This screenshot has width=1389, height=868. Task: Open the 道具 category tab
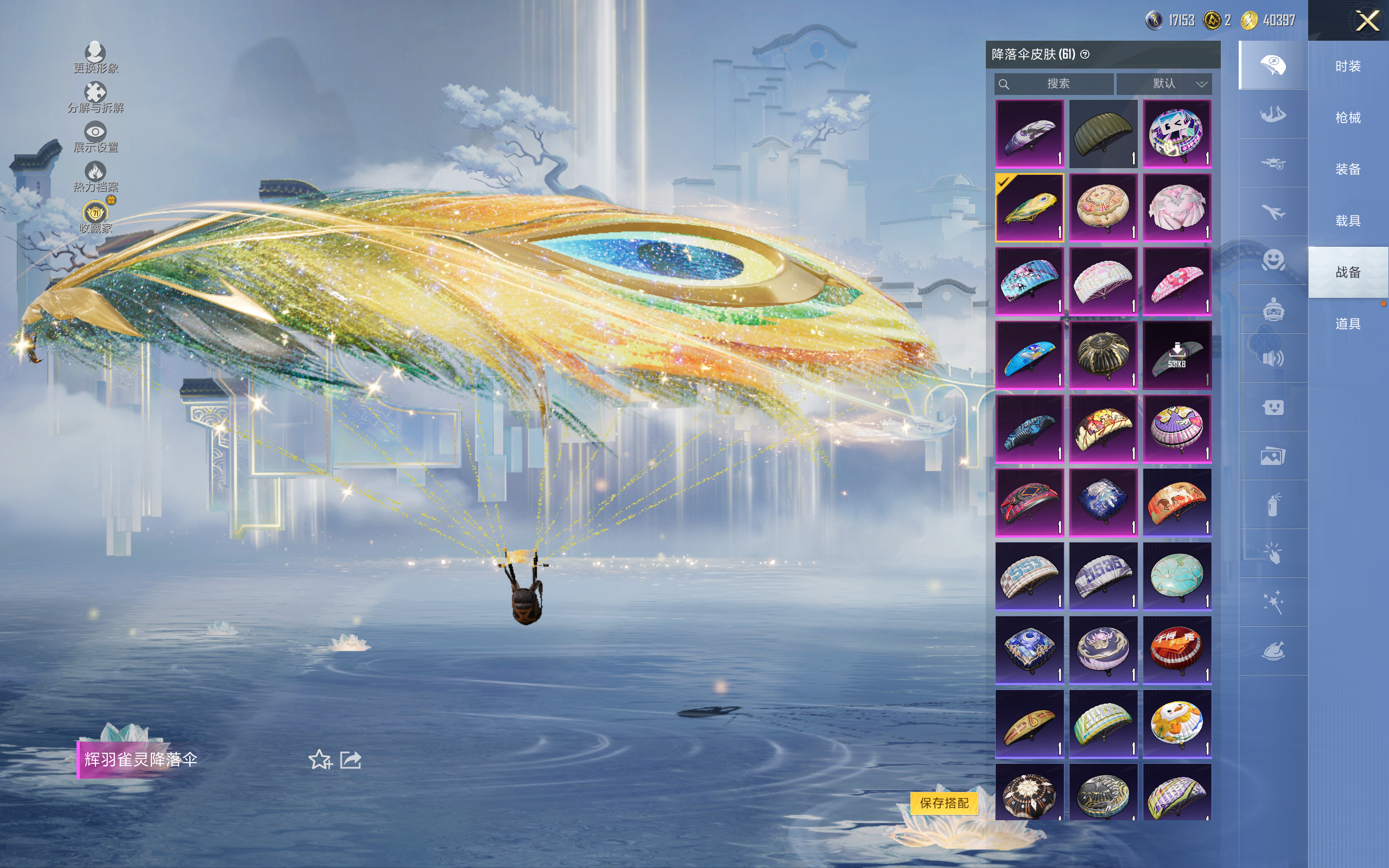pos(1348,324)
